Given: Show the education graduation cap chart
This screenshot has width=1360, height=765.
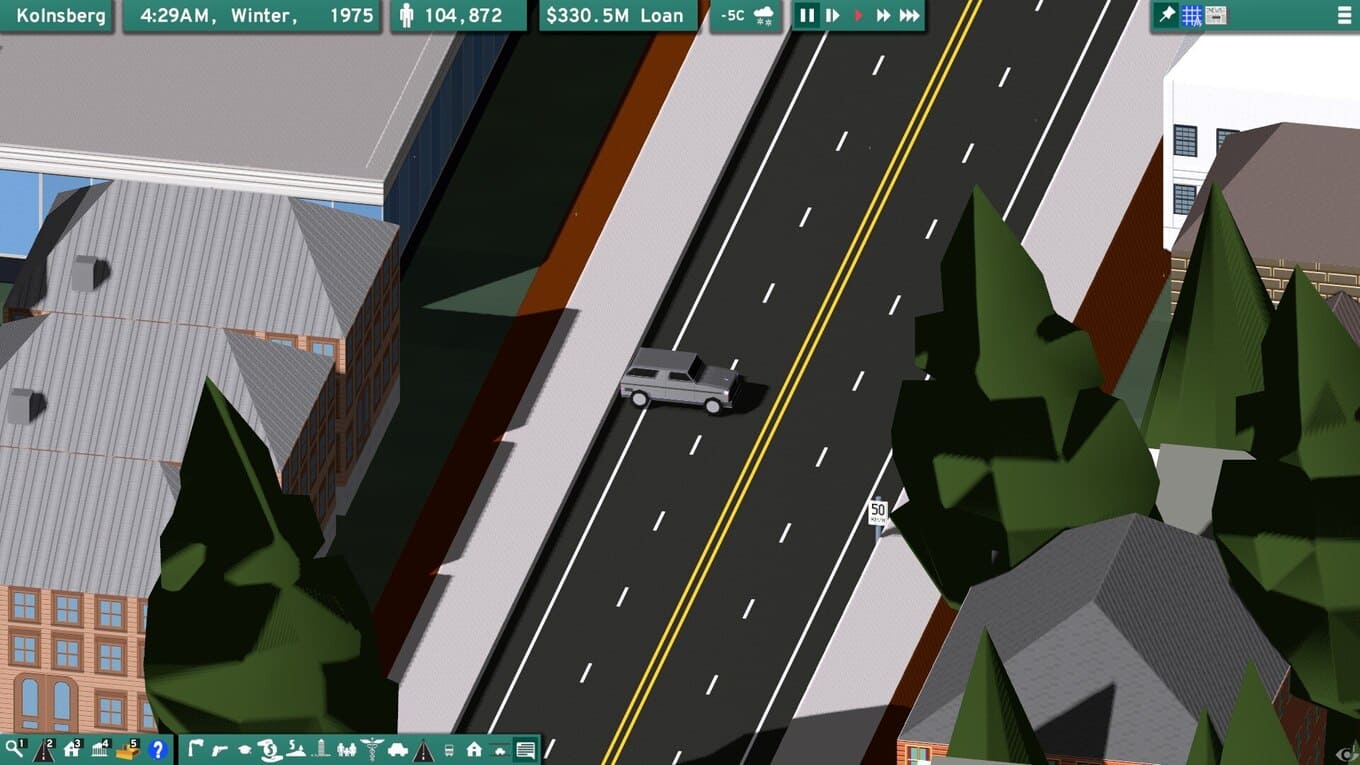Looking at the screenshot, I should coord(244,749).
